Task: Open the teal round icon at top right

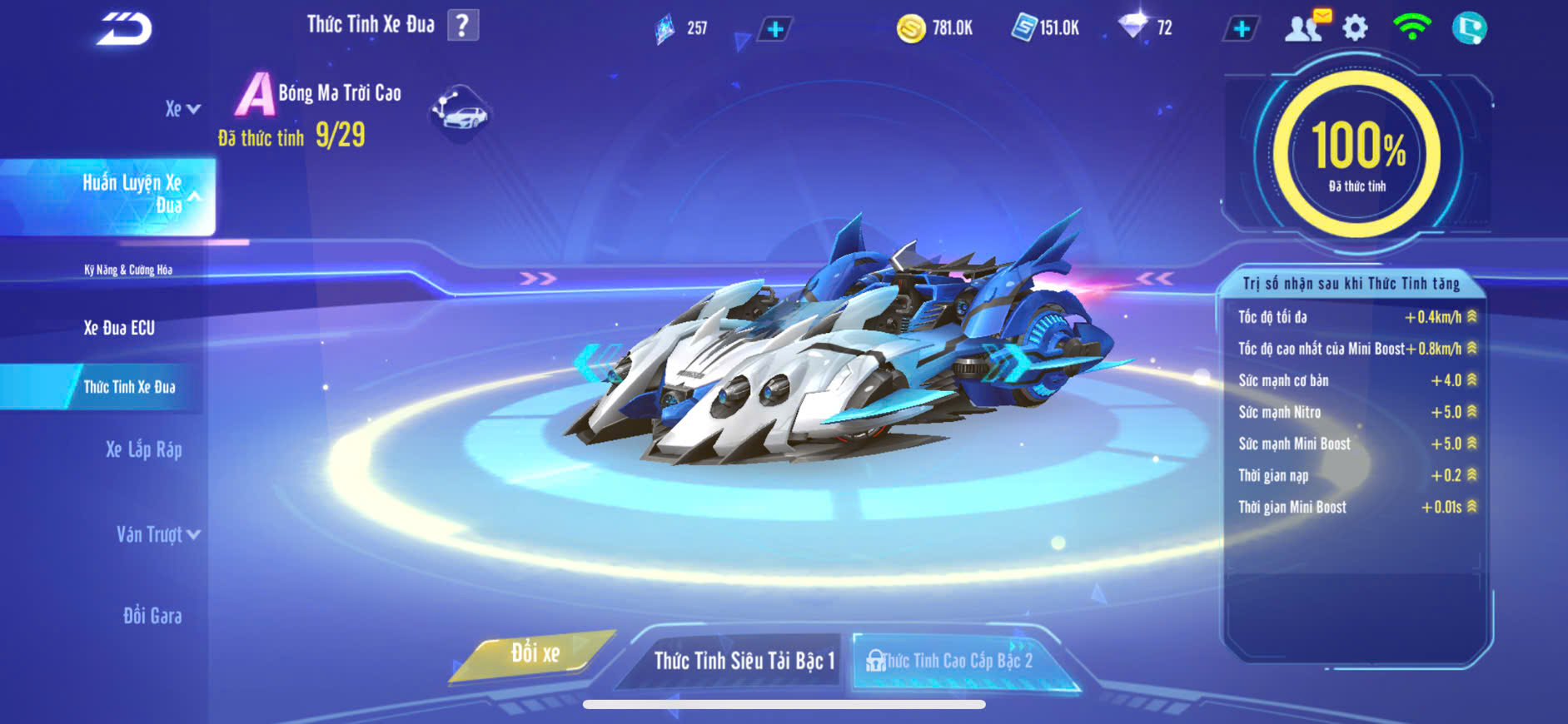Action: [x=1469, y=28]
